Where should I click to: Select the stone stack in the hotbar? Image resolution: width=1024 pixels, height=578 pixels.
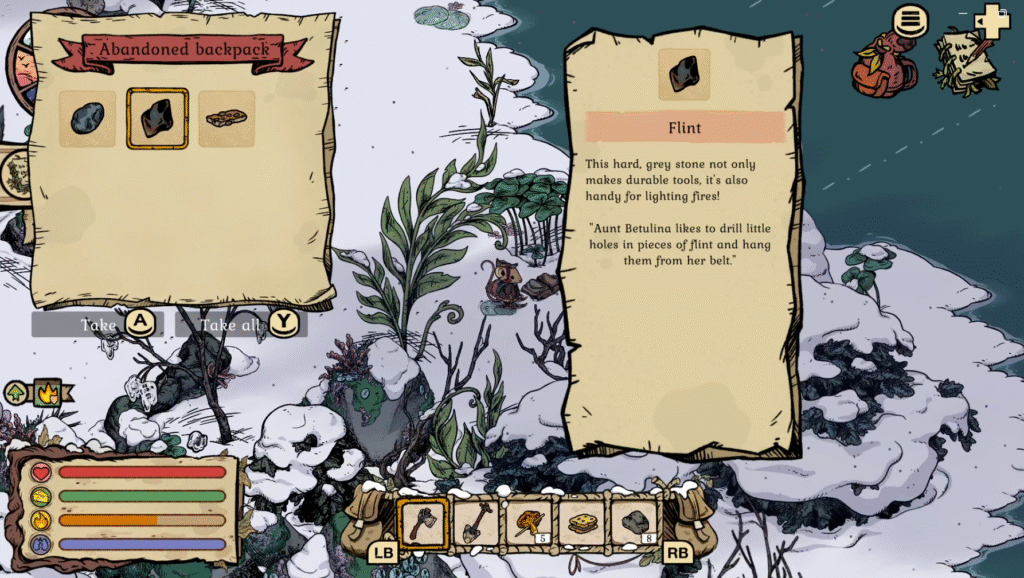click(635, 522)
